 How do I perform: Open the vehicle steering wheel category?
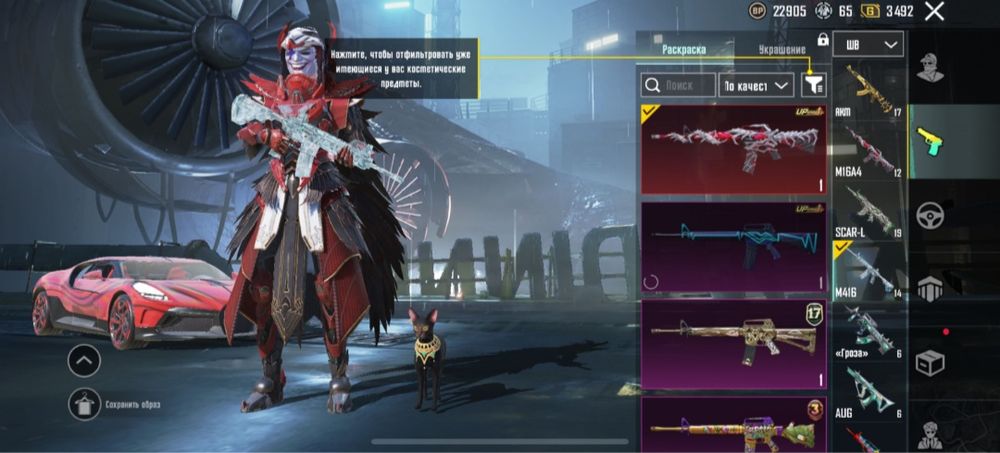(x=931, y=216)
